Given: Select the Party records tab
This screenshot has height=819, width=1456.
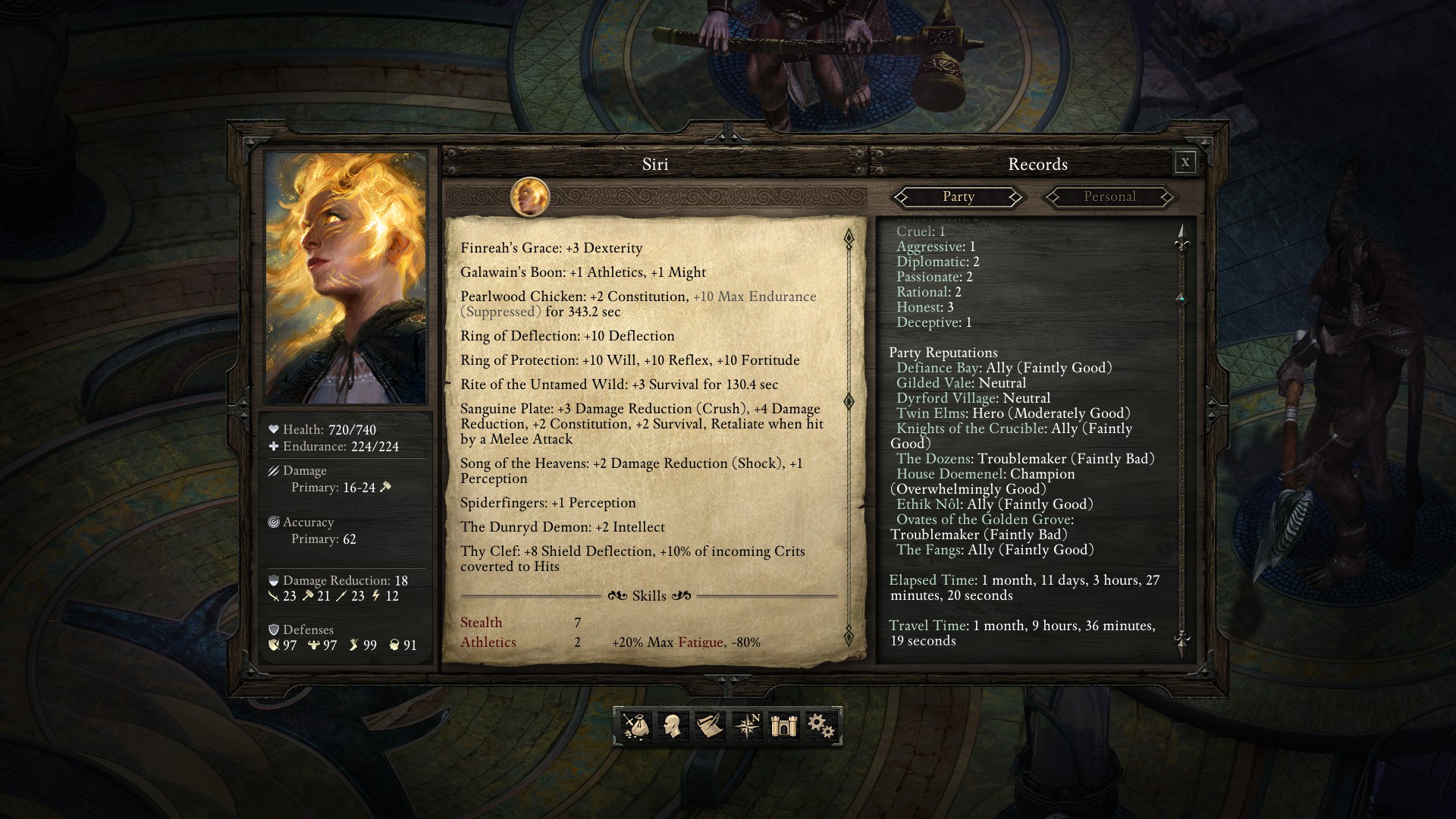Looking at the screenshot, I should click(958, 197).
